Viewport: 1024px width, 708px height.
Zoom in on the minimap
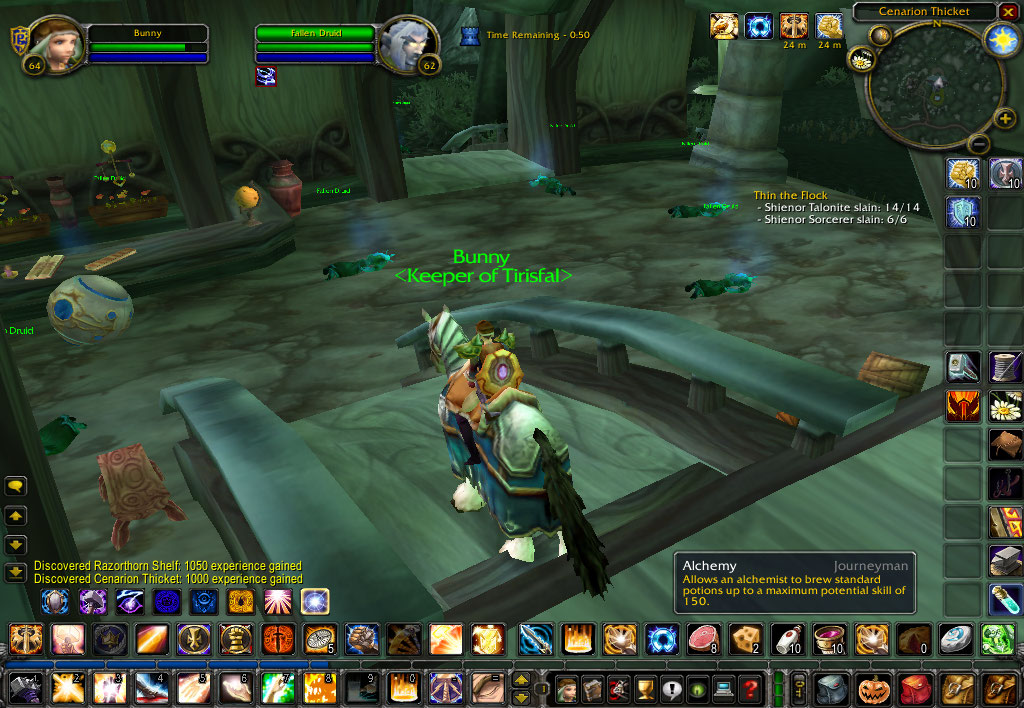pyautogui.click(x=1005, y=120)
